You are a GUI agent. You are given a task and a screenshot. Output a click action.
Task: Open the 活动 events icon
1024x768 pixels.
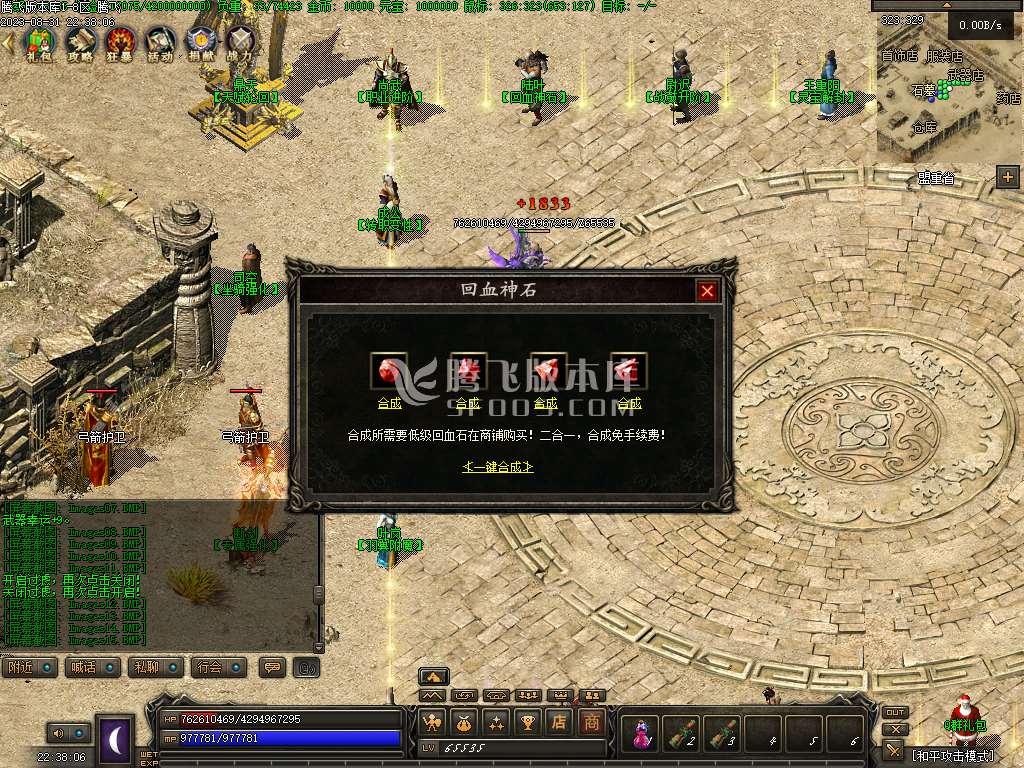point(160,43)
